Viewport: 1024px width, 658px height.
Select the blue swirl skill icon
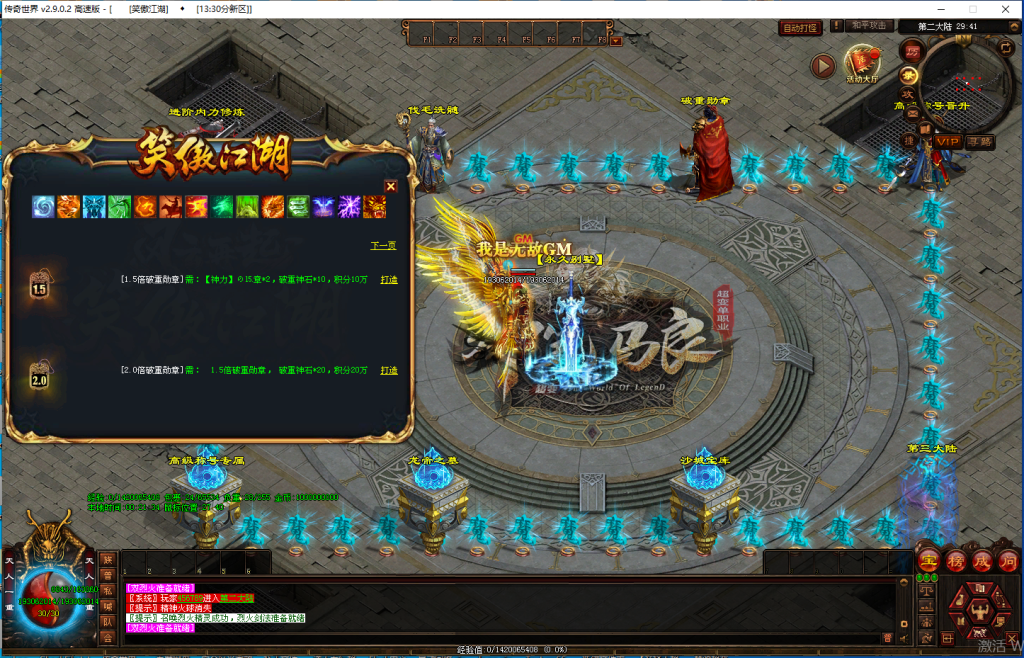point(44,207)
